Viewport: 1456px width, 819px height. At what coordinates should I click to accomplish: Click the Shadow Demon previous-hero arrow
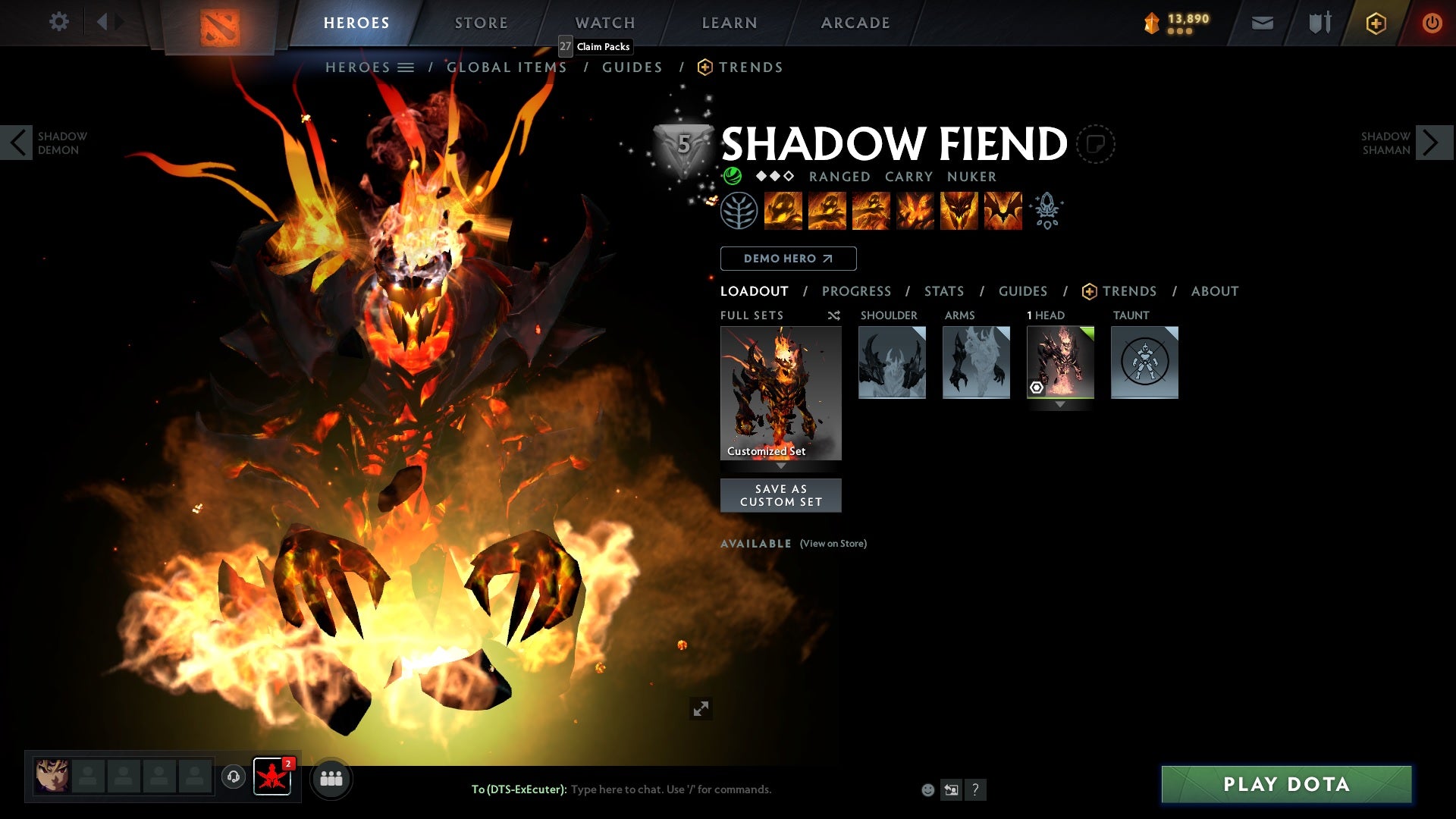click(17, 142)
